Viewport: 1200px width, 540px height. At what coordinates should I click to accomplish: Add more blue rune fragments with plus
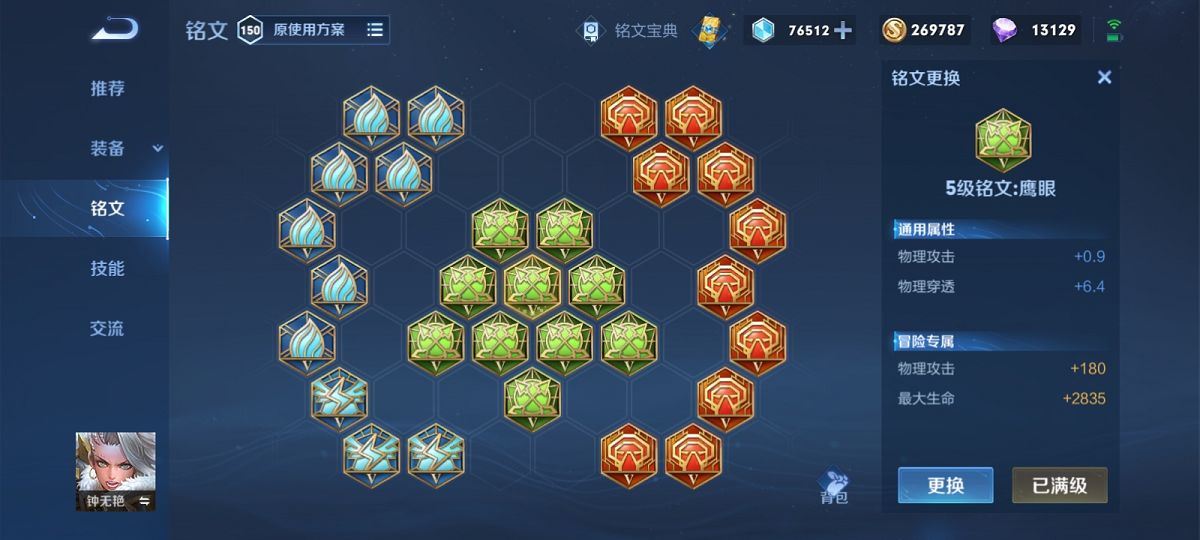click(843, 30)
